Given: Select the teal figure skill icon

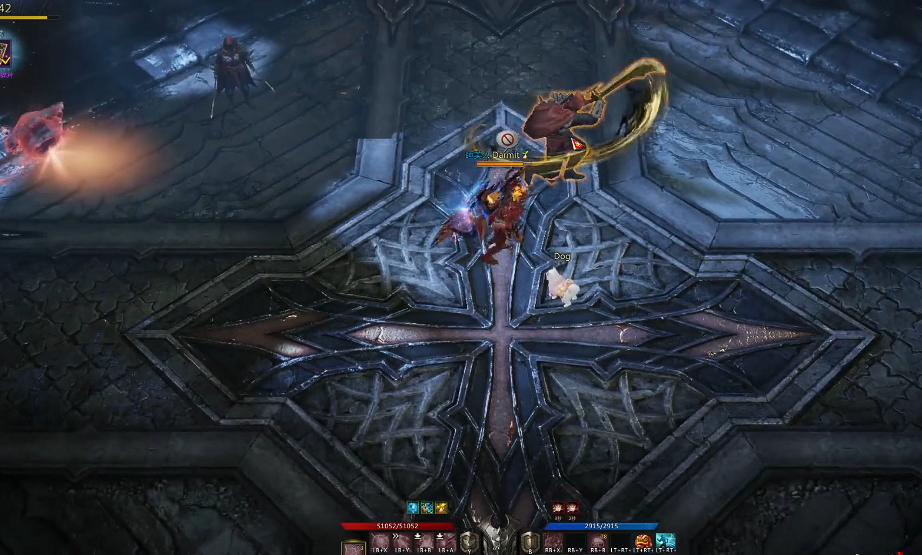Looking at the screenshot, I should click(666, 543).
